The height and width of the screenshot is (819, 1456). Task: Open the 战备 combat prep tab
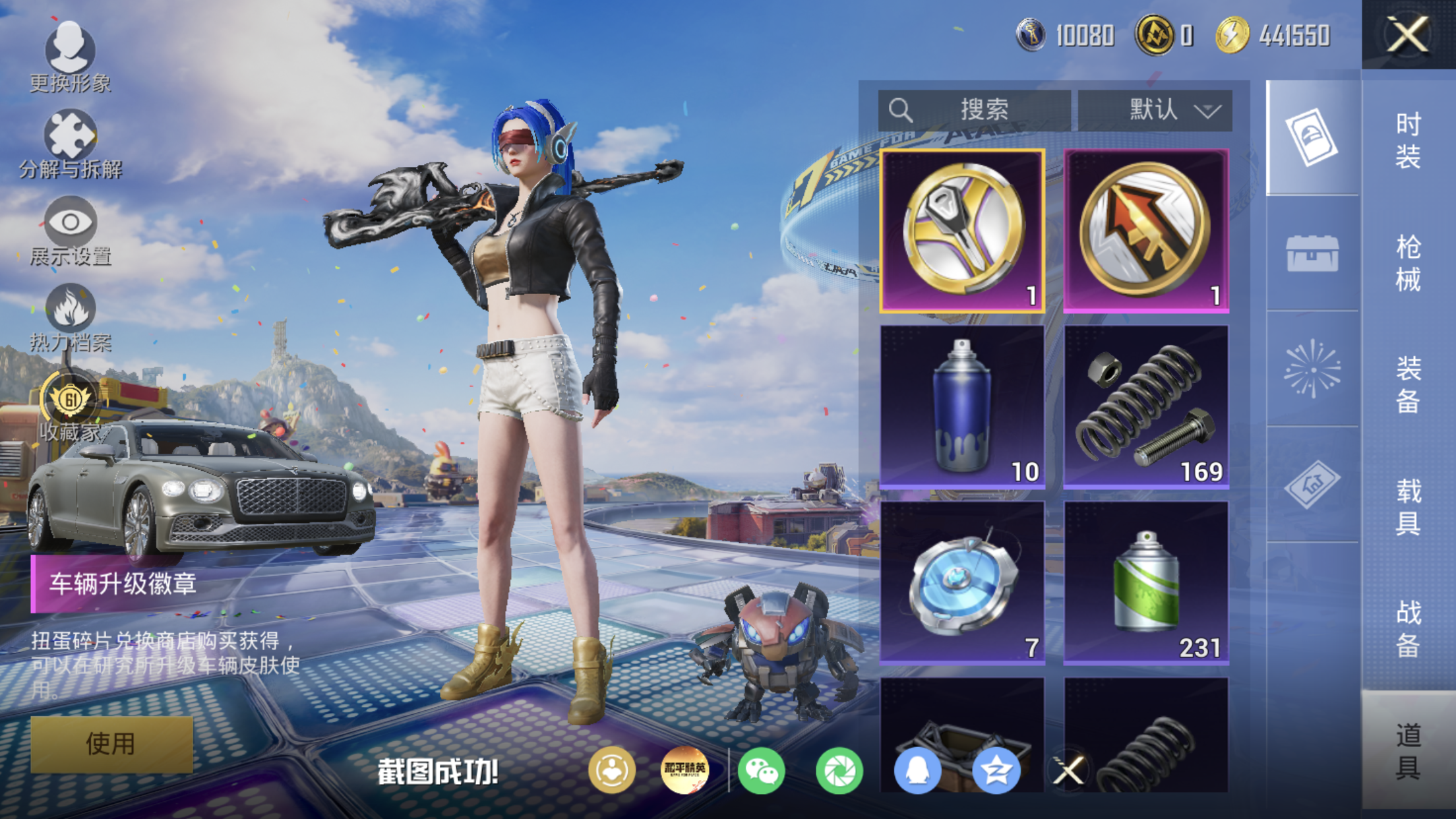pyautogui.click(x=1408, y=628)
